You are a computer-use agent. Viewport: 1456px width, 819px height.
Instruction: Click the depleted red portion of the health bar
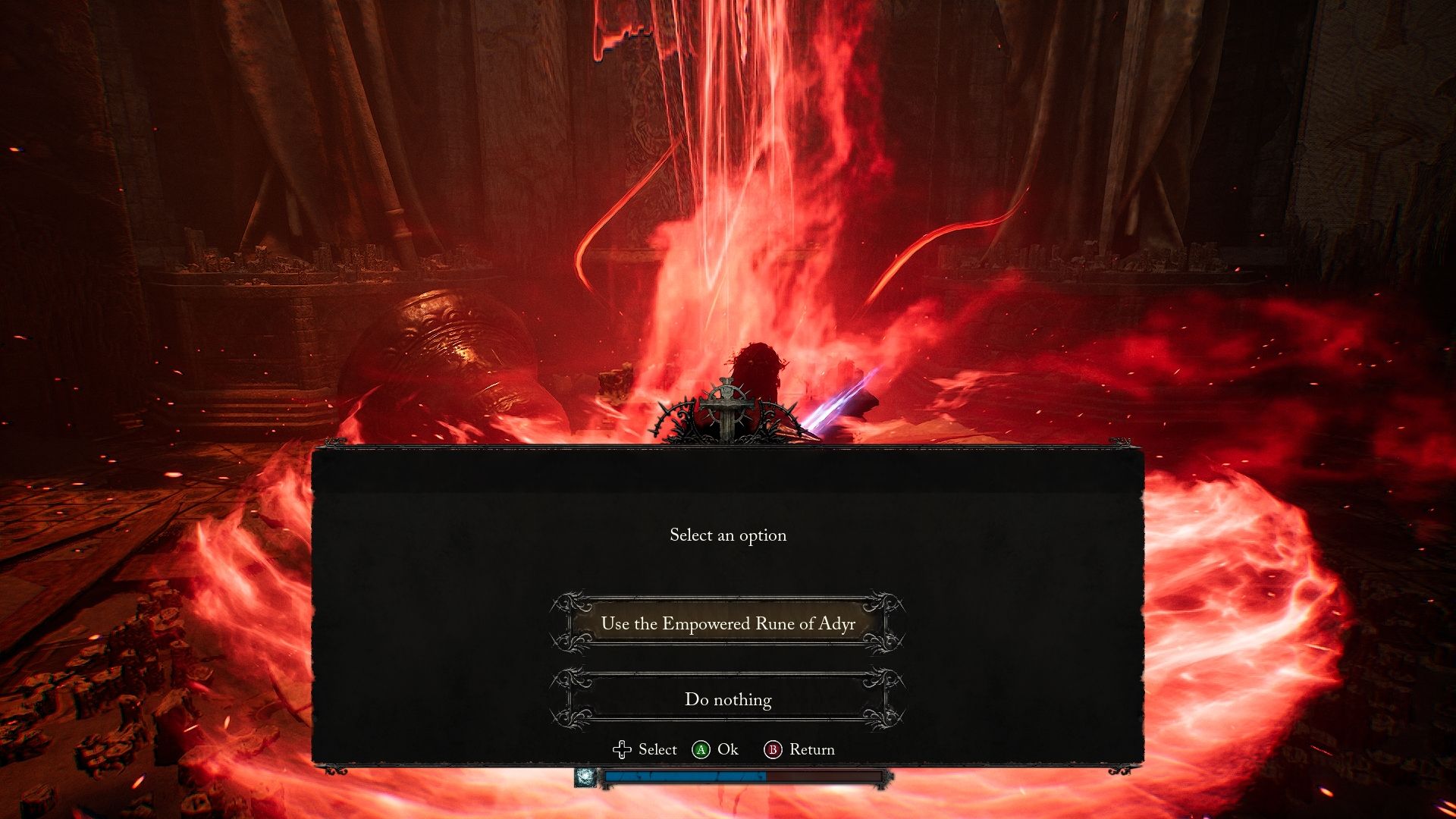827,776
